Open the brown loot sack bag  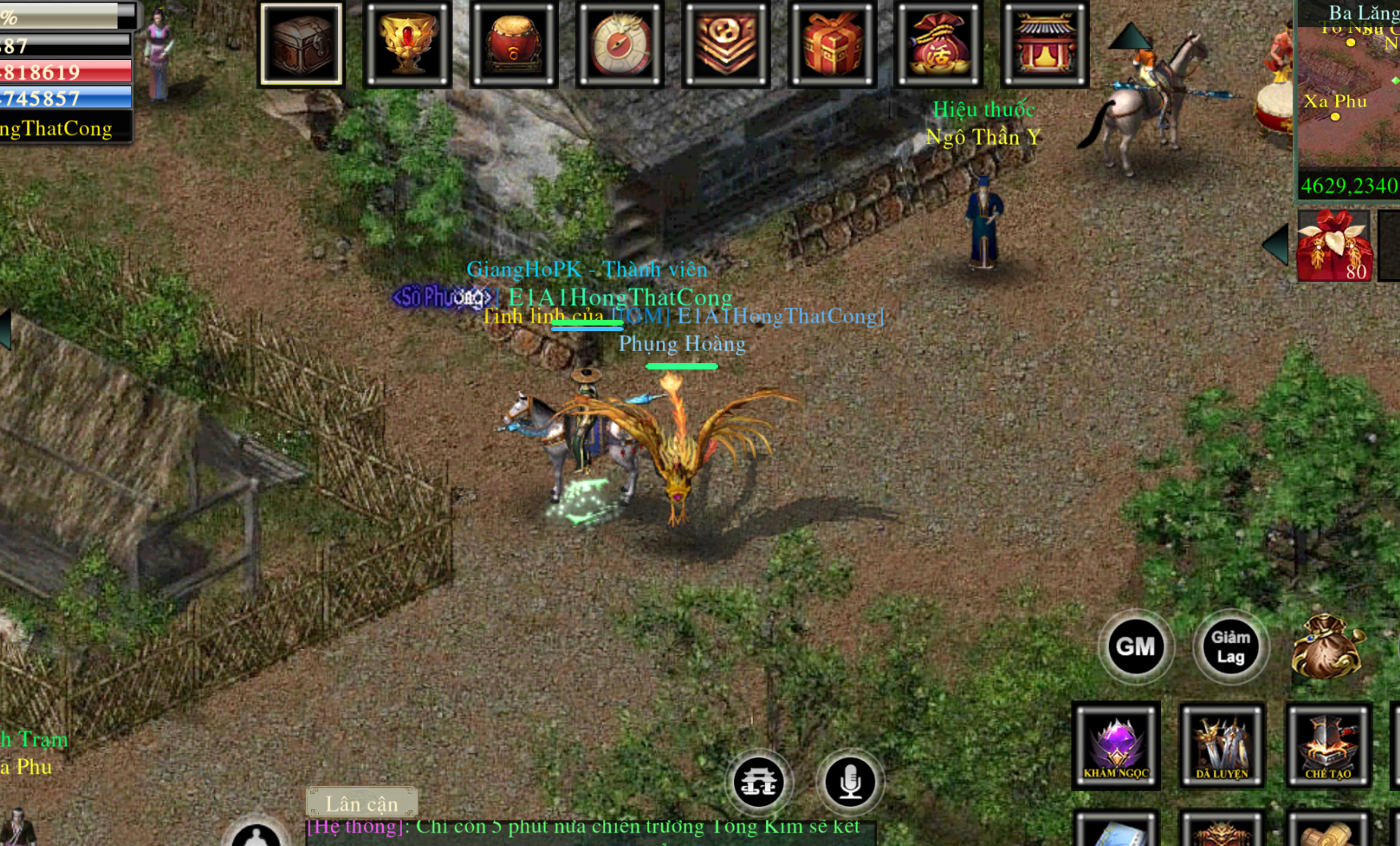tap(1326, 646)
